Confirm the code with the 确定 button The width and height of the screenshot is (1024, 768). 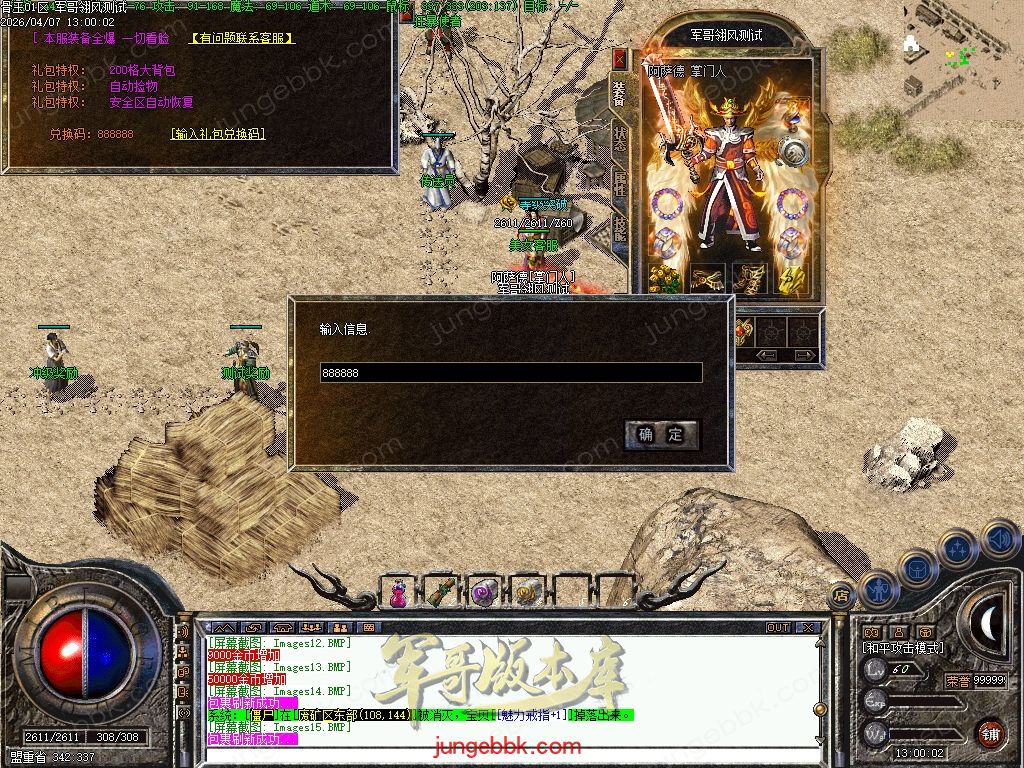point(661,434)
